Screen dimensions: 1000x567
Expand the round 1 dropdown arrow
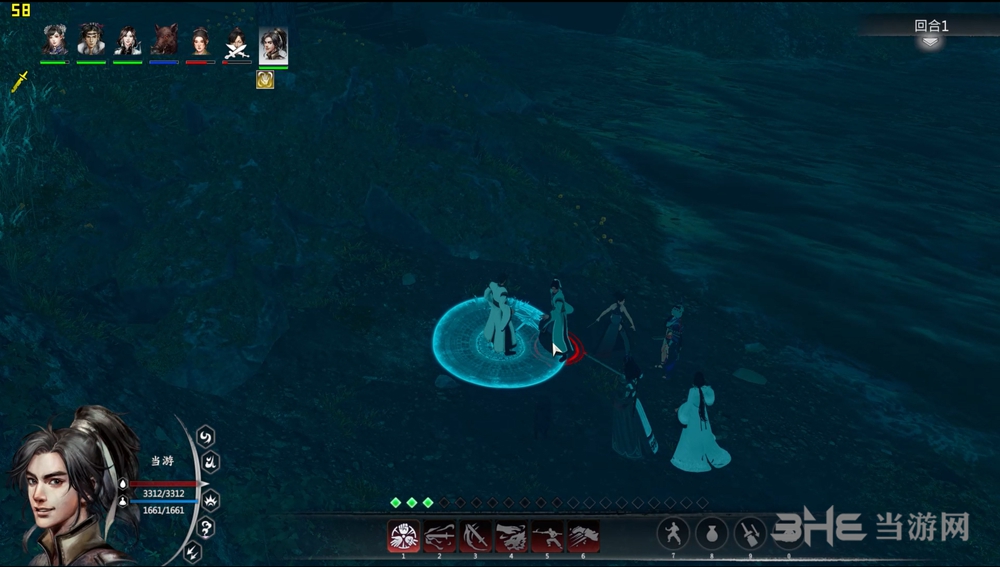pyautogui.click(x=930, y=42)
